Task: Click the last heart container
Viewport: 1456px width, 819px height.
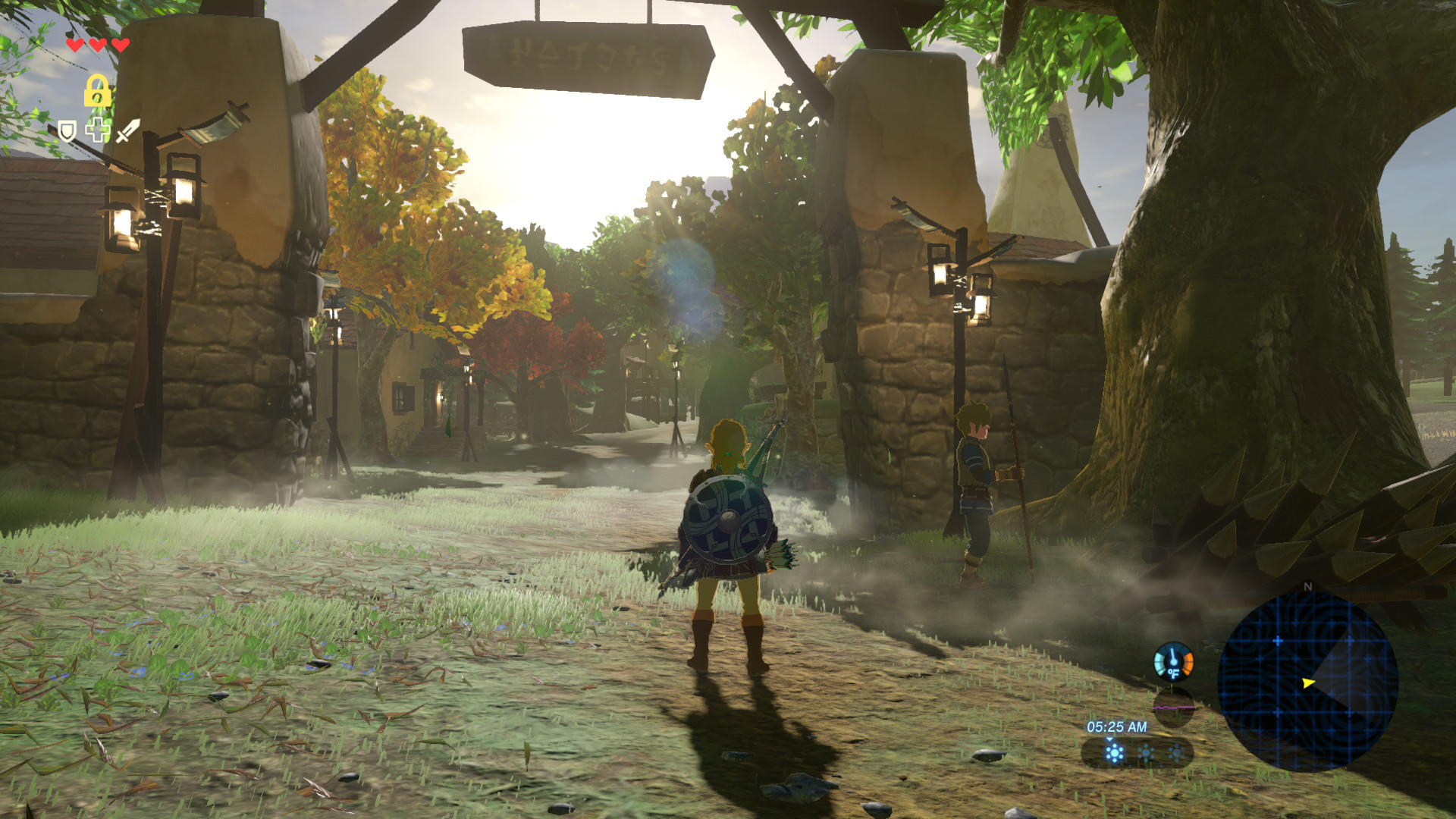Action: (120, 44)
